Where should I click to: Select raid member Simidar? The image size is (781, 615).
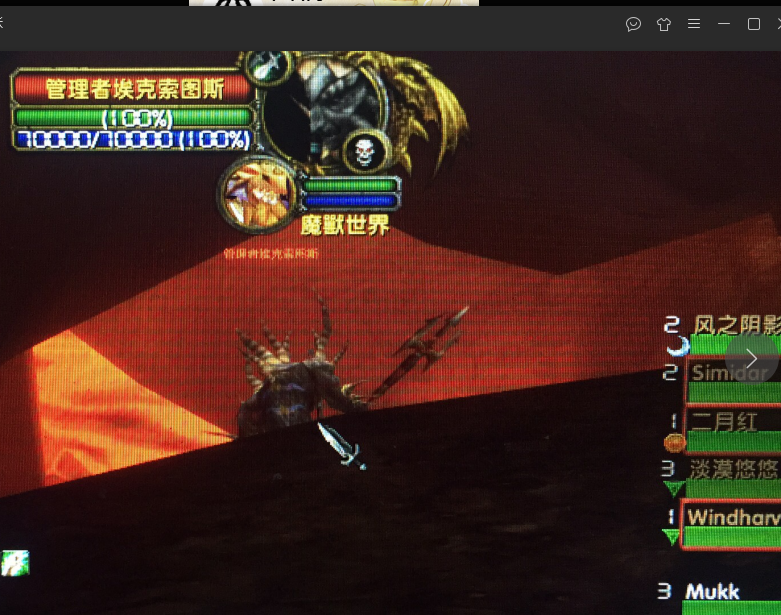point(732,373)
